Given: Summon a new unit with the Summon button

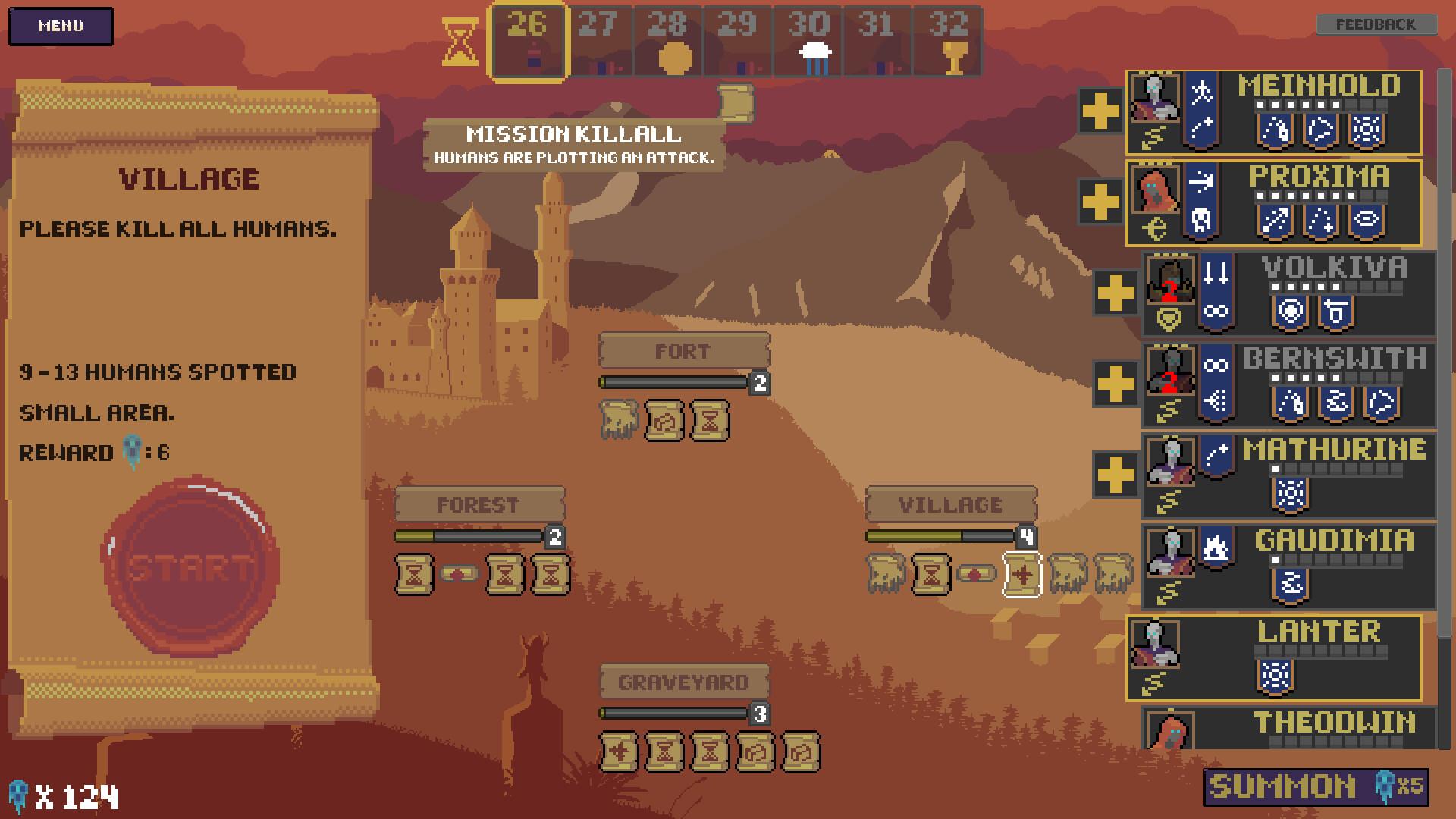Looking at the screenshot, I should click(x=1316, y=786).
